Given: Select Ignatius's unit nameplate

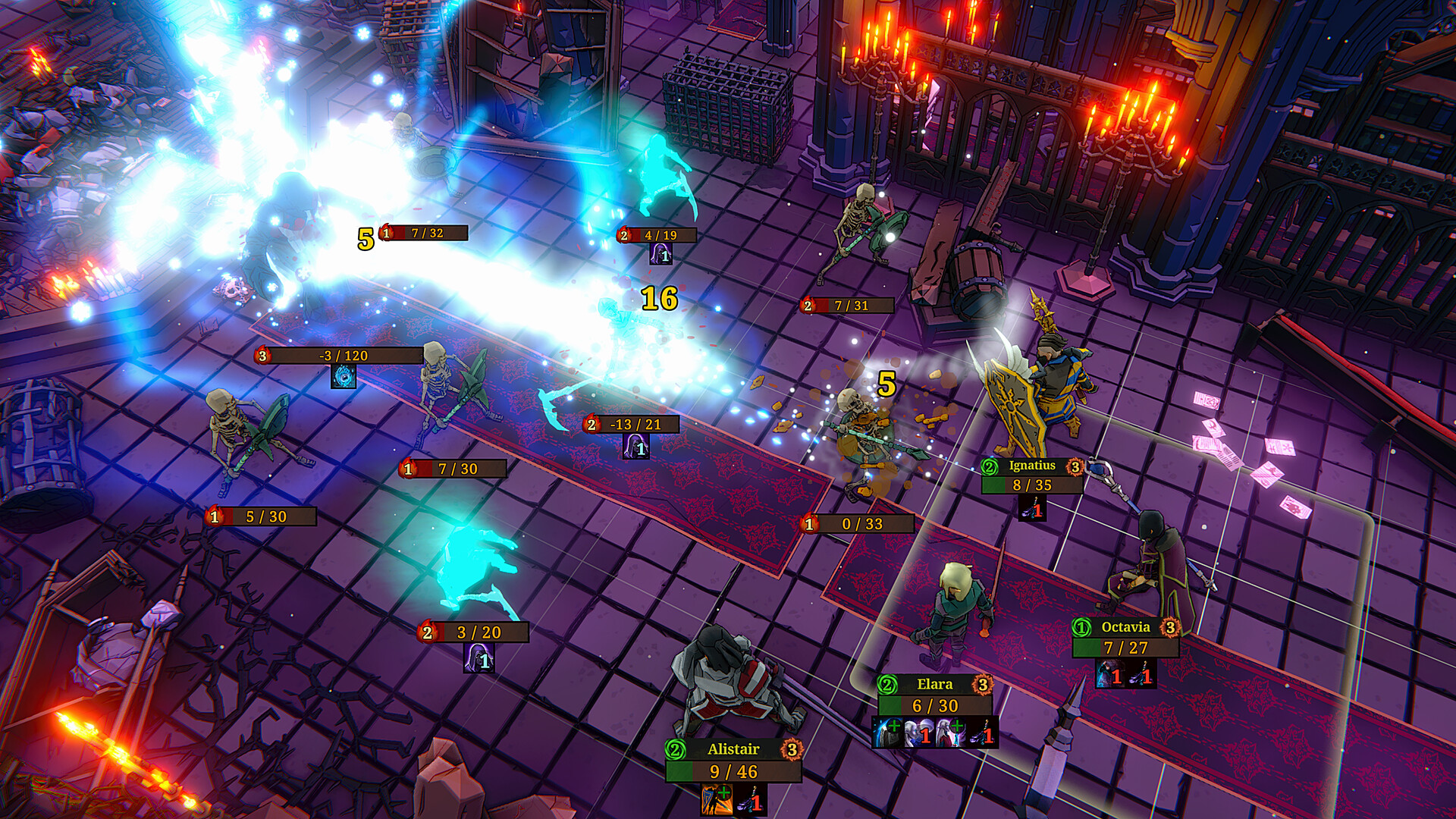Looking at the screenshot, I should click(x=1031, y=466).
